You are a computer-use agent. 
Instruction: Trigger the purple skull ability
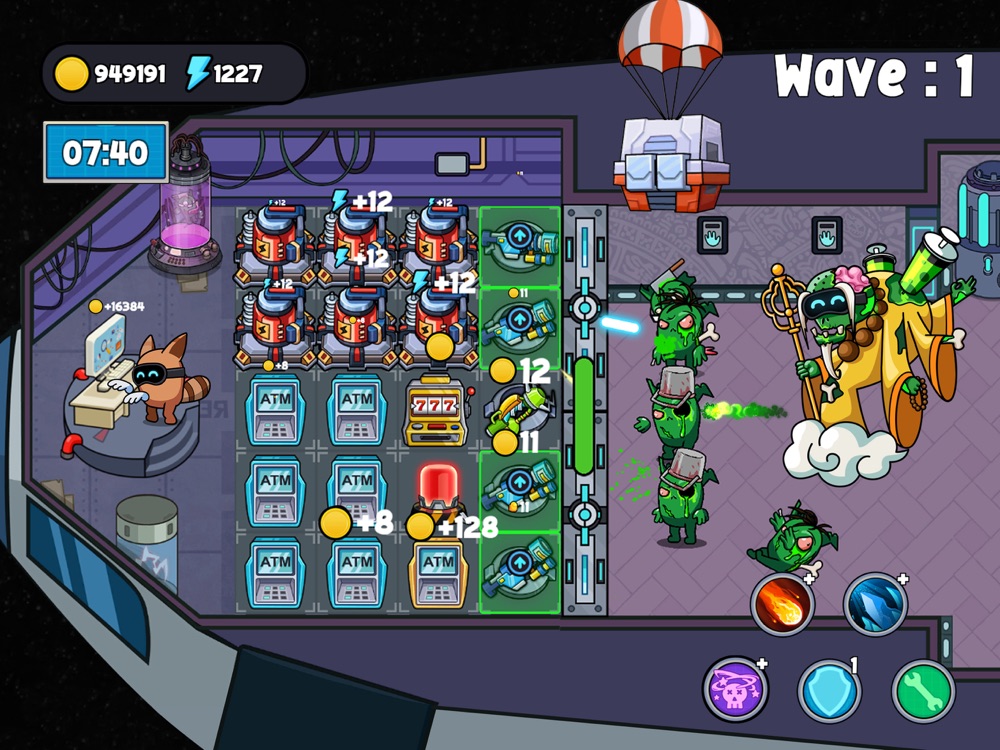735,690
